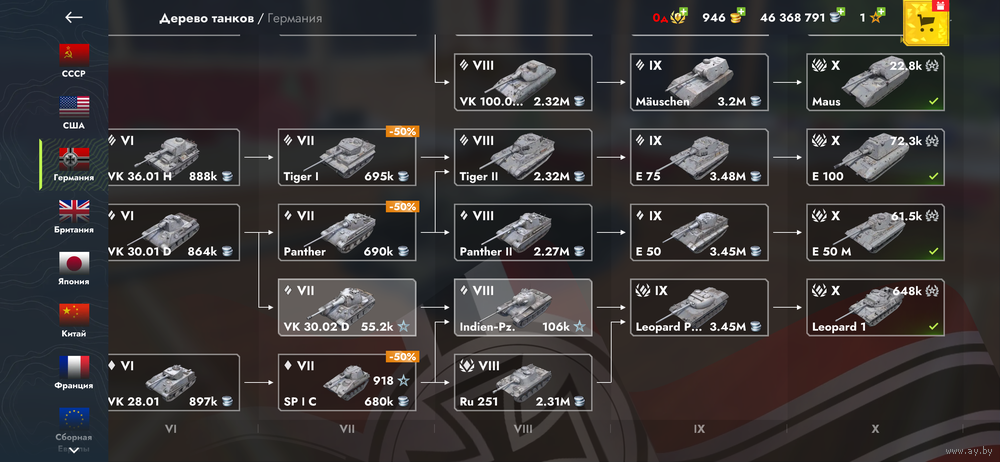Pick the Leopard 1 tank node
The width and height of the screenshot is (1000, 462).
[x=874, y=308]
